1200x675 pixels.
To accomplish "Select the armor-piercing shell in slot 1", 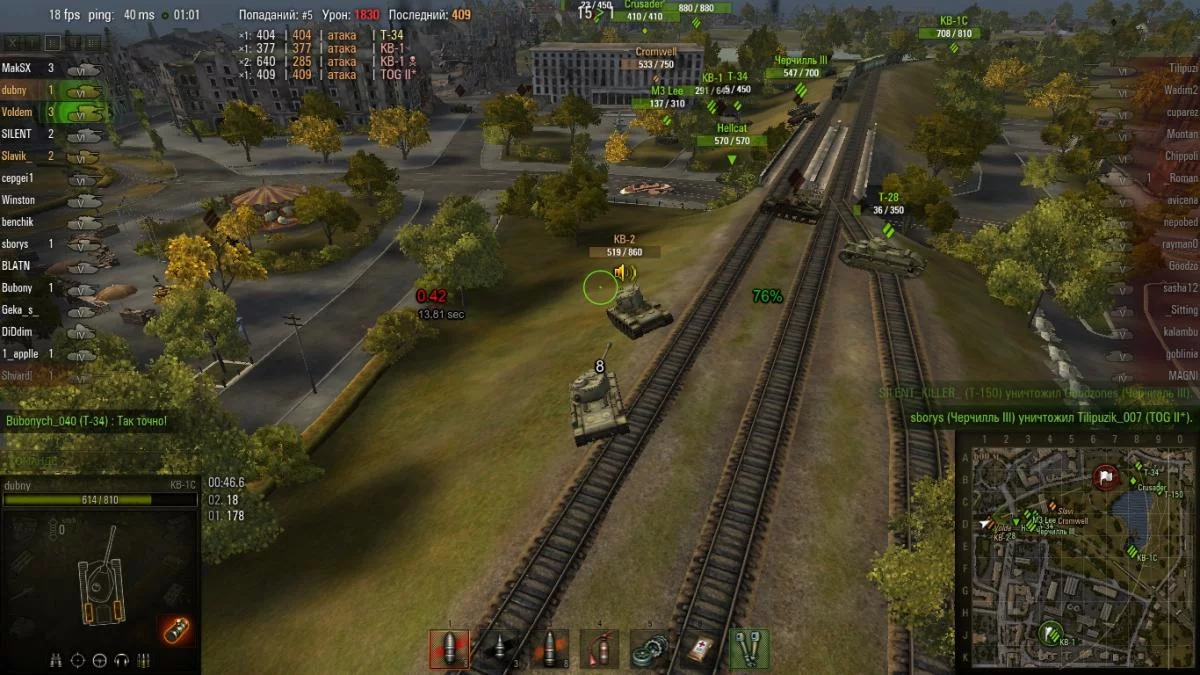I will 449,648.
